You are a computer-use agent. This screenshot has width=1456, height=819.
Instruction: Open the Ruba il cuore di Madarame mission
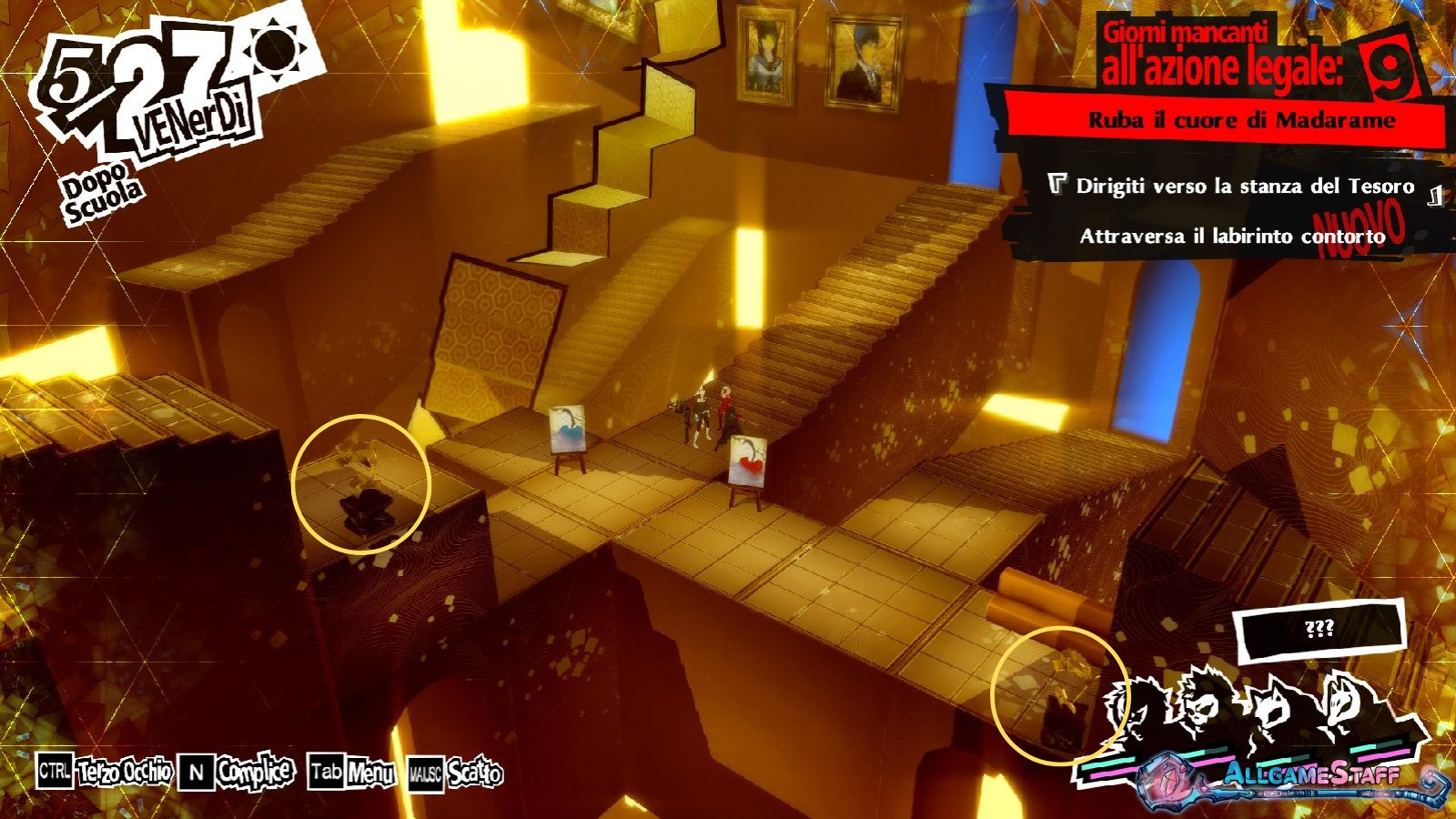pos(1241,120)
